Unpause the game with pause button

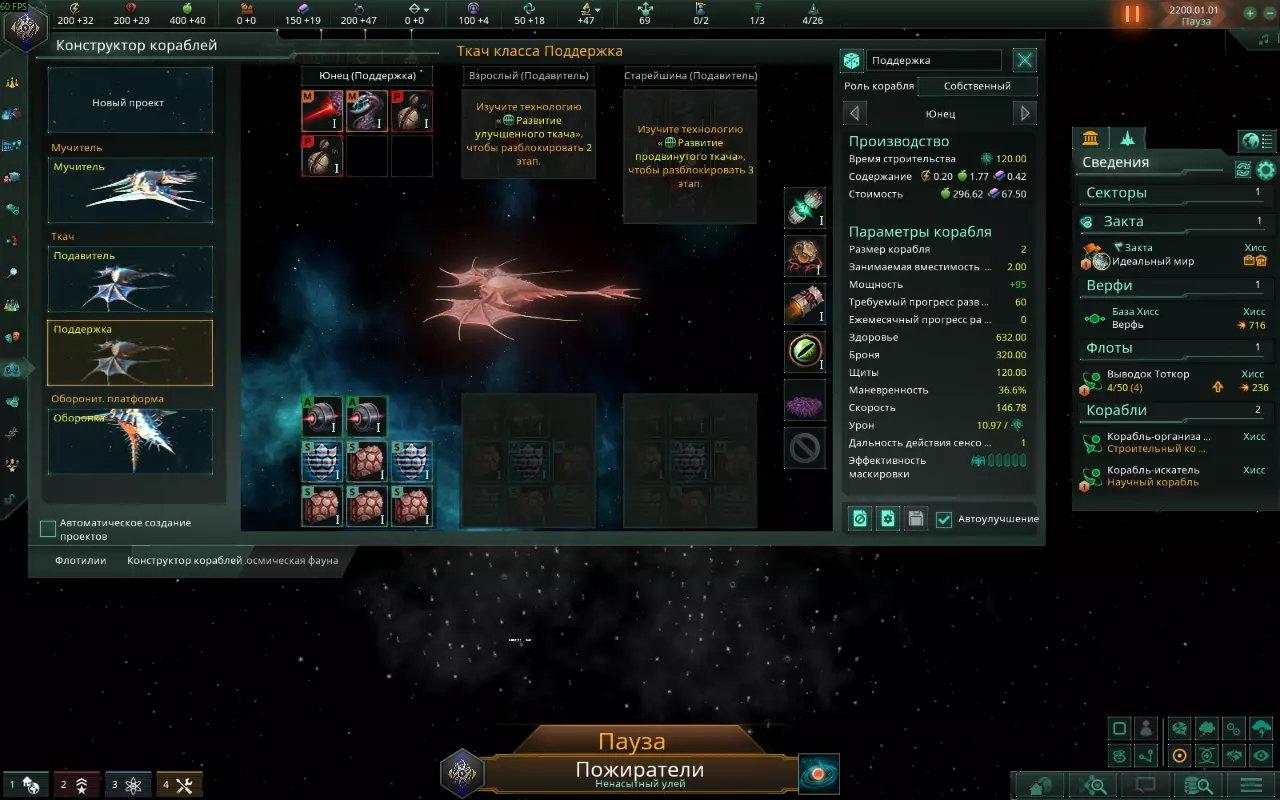coord(1133,14)
